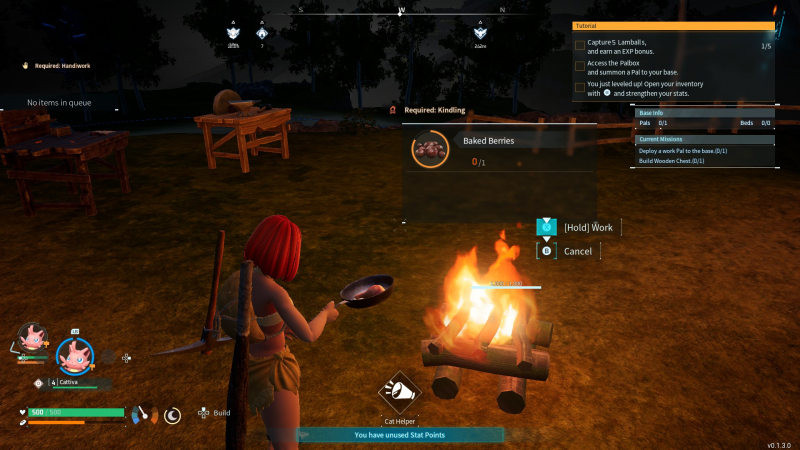The image size is (800, 450).
Task: Open the Base Info panel
Action: [x=704, y=113]
